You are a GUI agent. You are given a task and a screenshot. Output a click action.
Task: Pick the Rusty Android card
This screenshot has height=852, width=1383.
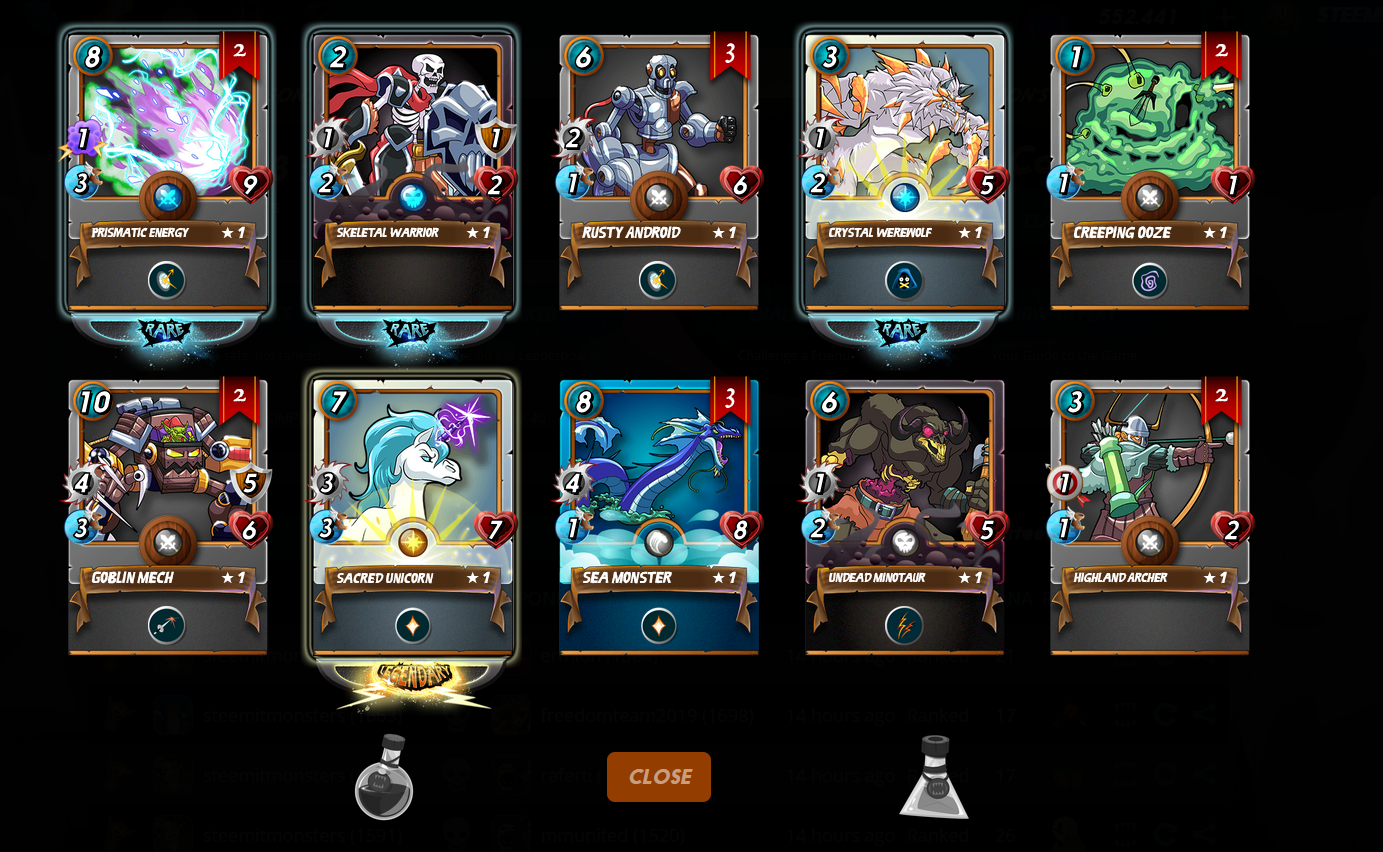pos(658,172)
